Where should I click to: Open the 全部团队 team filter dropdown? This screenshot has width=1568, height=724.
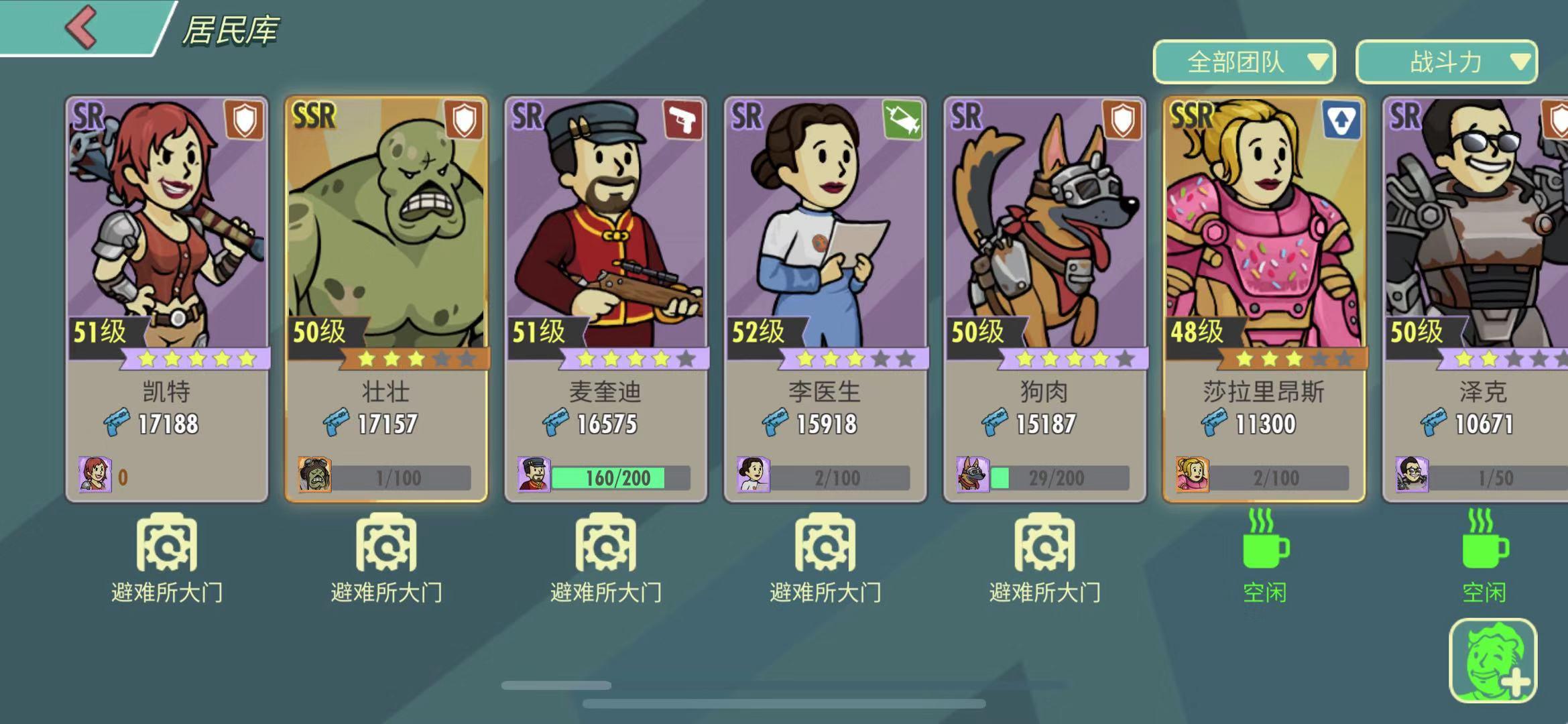(1244, 62)
